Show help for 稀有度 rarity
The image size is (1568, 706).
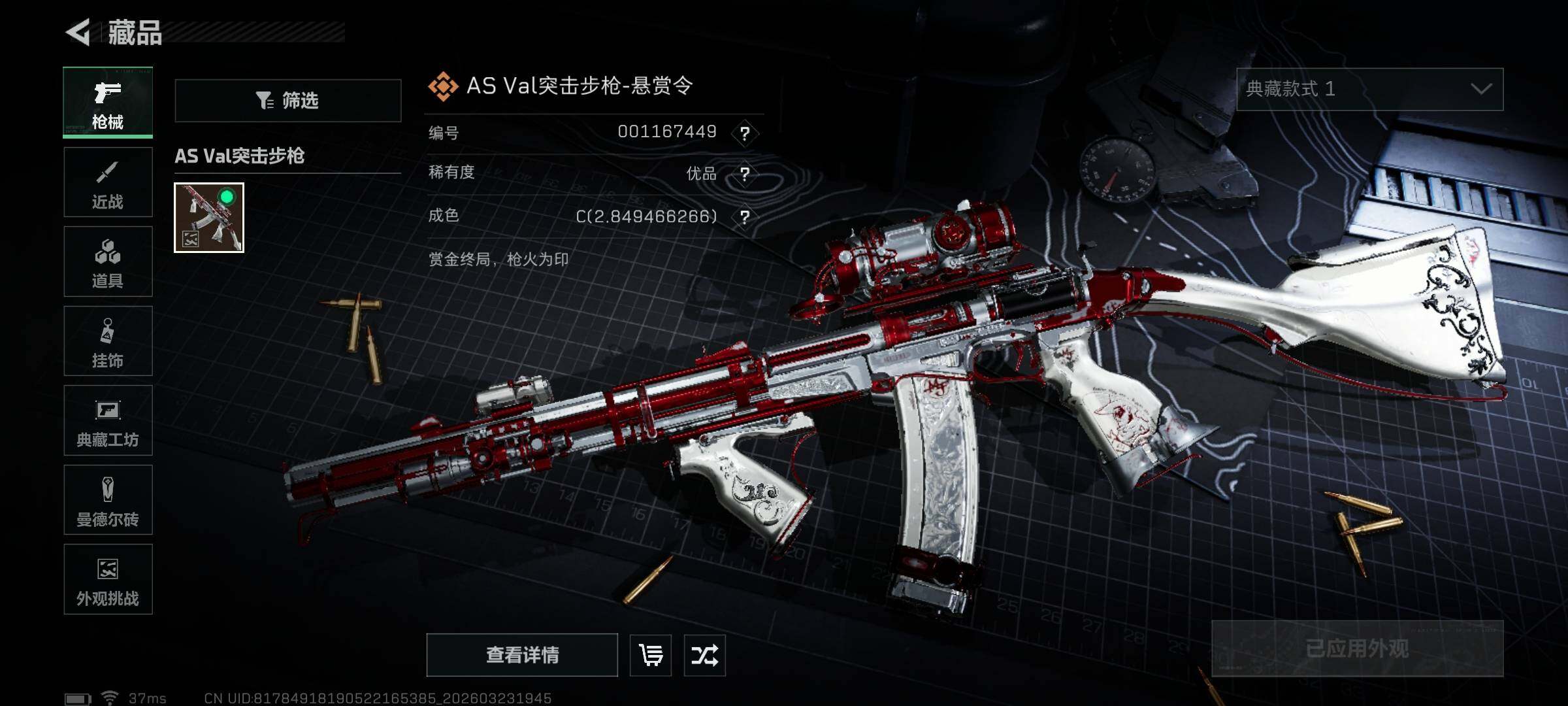[744, 174]
